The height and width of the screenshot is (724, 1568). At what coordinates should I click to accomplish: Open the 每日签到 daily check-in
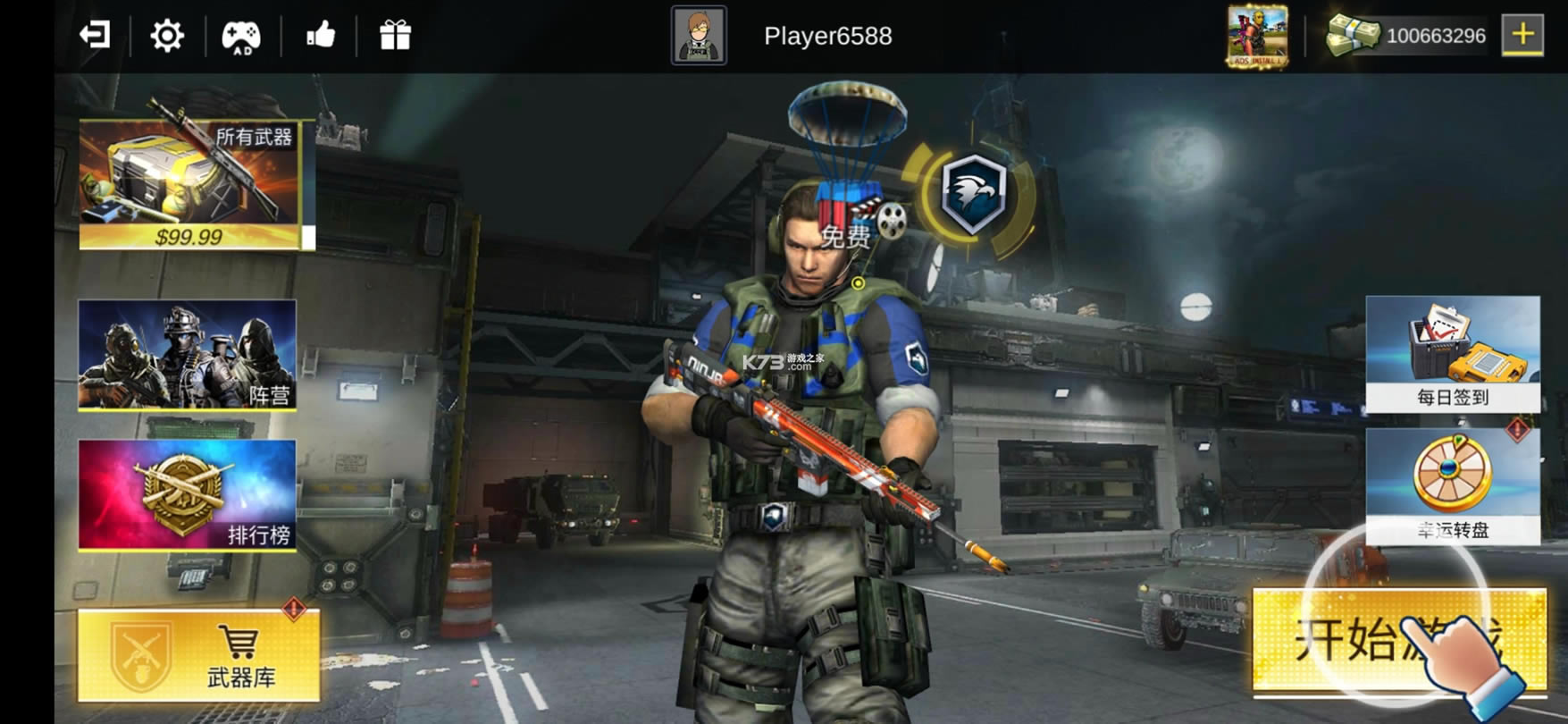pos(1453,354)
